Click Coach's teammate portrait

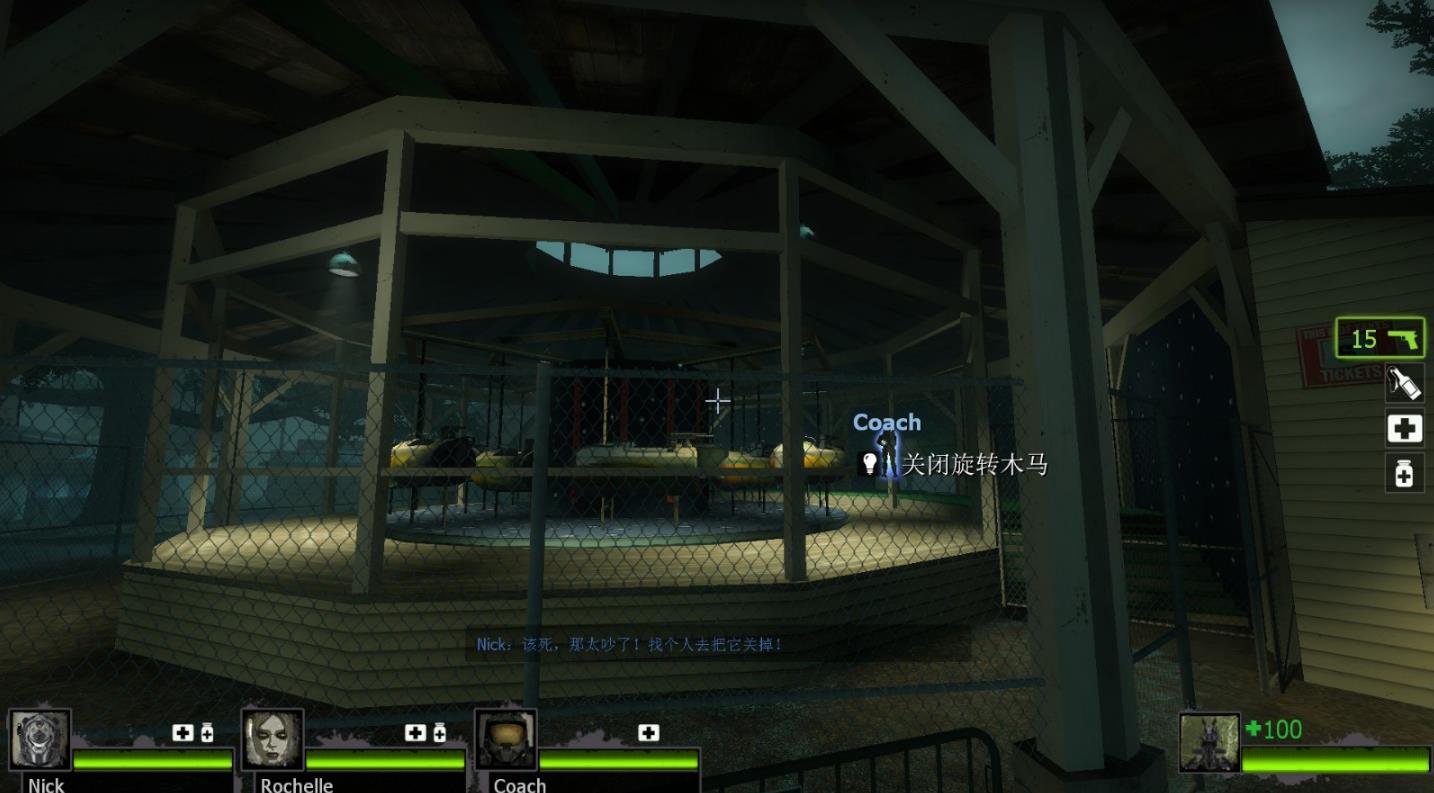click(x=505, y=740)
